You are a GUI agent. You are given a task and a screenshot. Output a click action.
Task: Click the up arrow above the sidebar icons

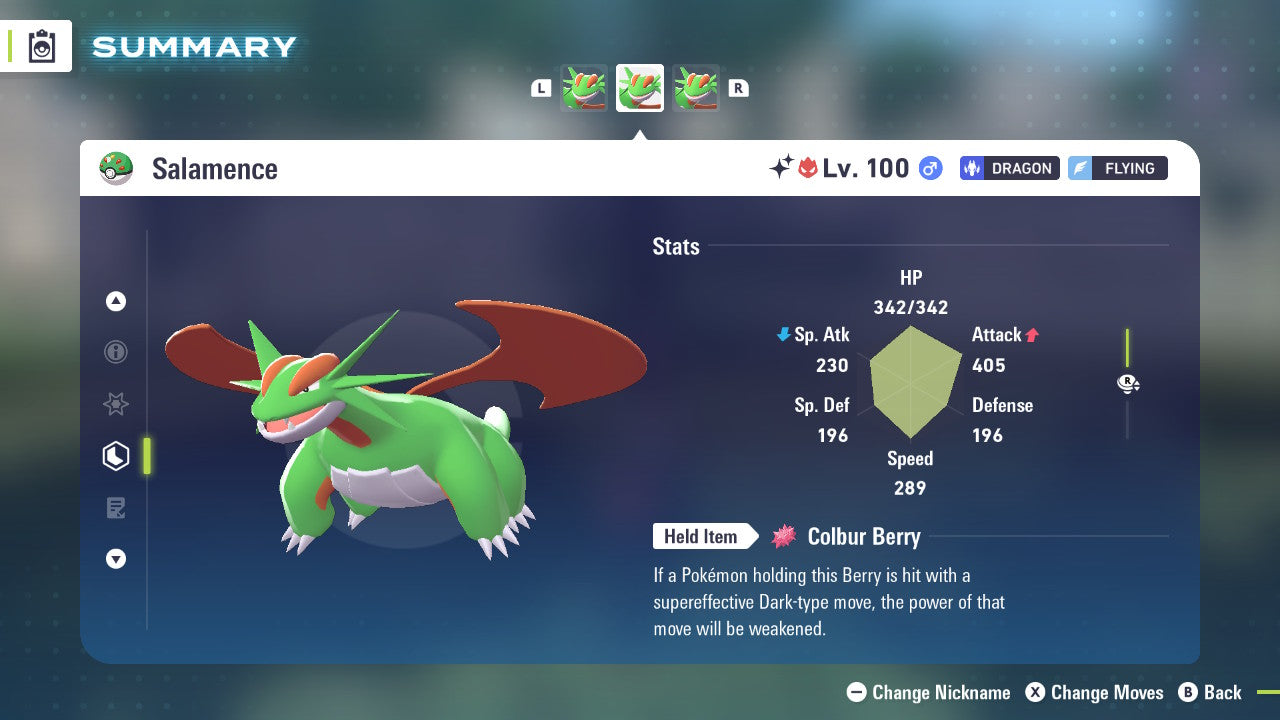click(116, 301)
